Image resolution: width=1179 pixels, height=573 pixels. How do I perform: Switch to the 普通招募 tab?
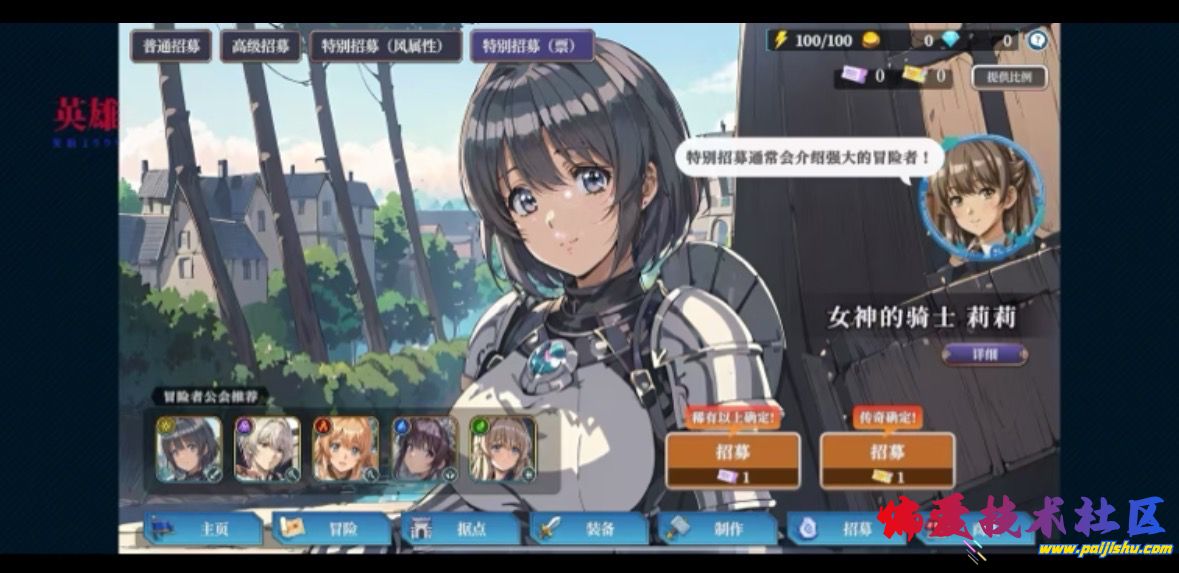(171, 46)
